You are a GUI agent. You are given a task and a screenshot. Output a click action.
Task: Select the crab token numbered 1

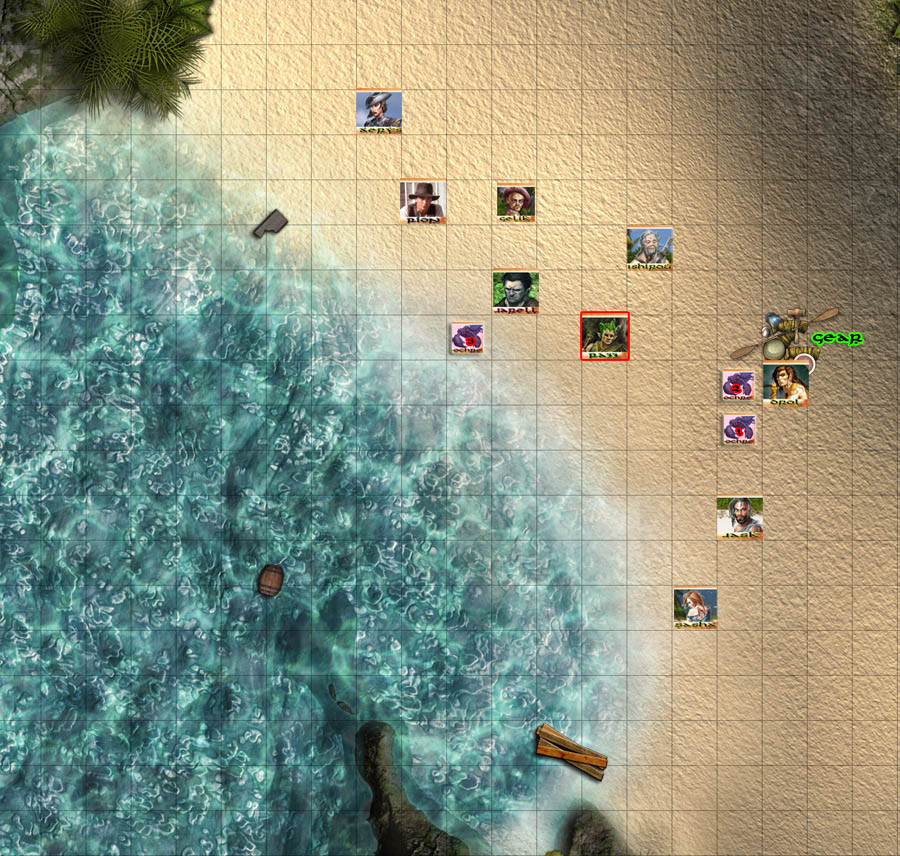pos(738,429)
